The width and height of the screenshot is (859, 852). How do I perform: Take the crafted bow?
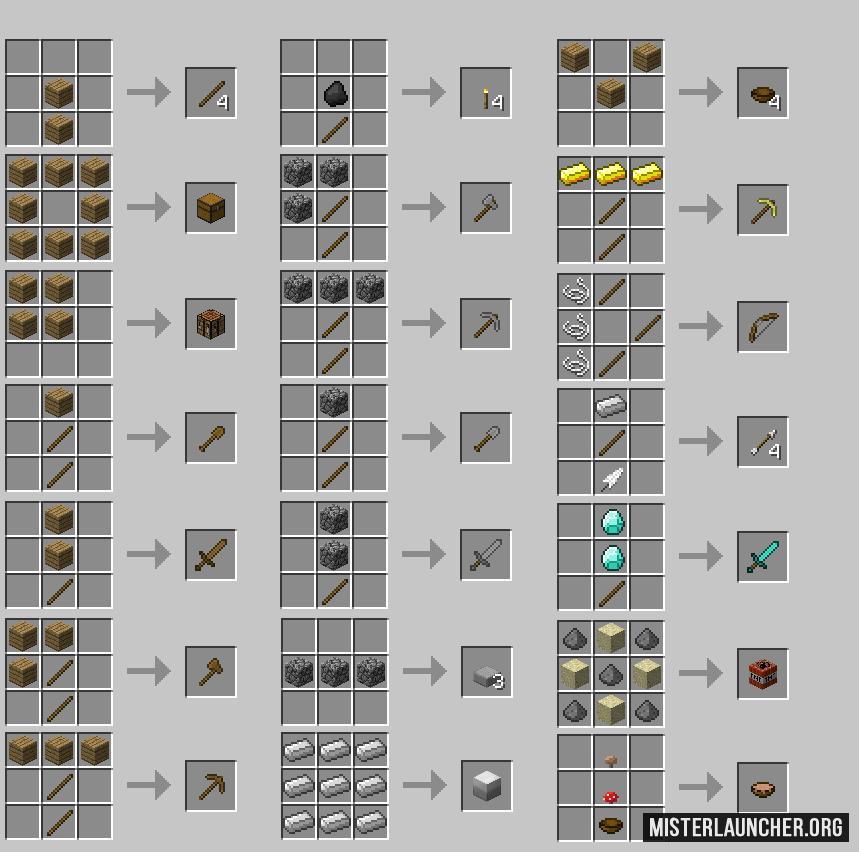coord(763,326)
